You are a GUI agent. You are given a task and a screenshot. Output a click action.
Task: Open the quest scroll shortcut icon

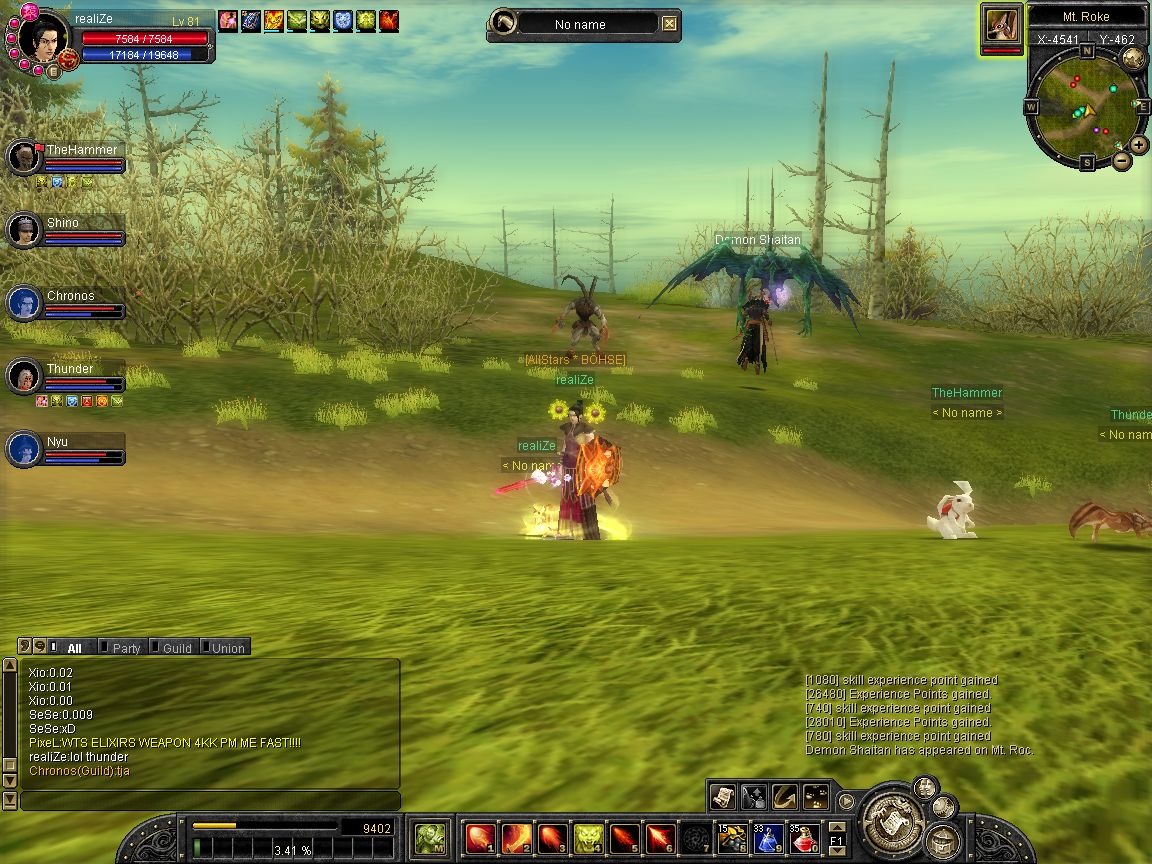tap(723, 797)
